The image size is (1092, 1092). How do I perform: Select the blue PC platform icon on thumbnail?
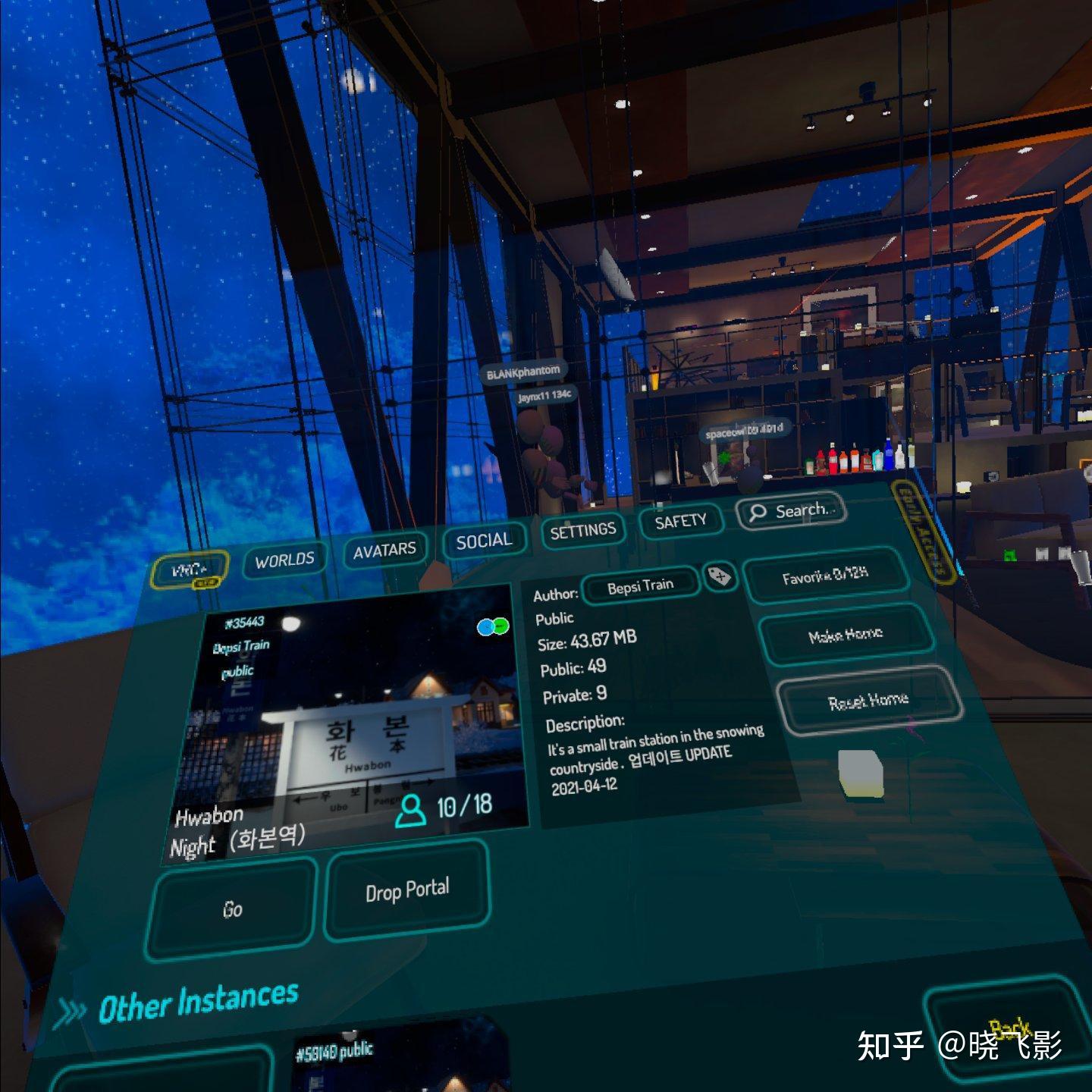click(x=485, y=627)
